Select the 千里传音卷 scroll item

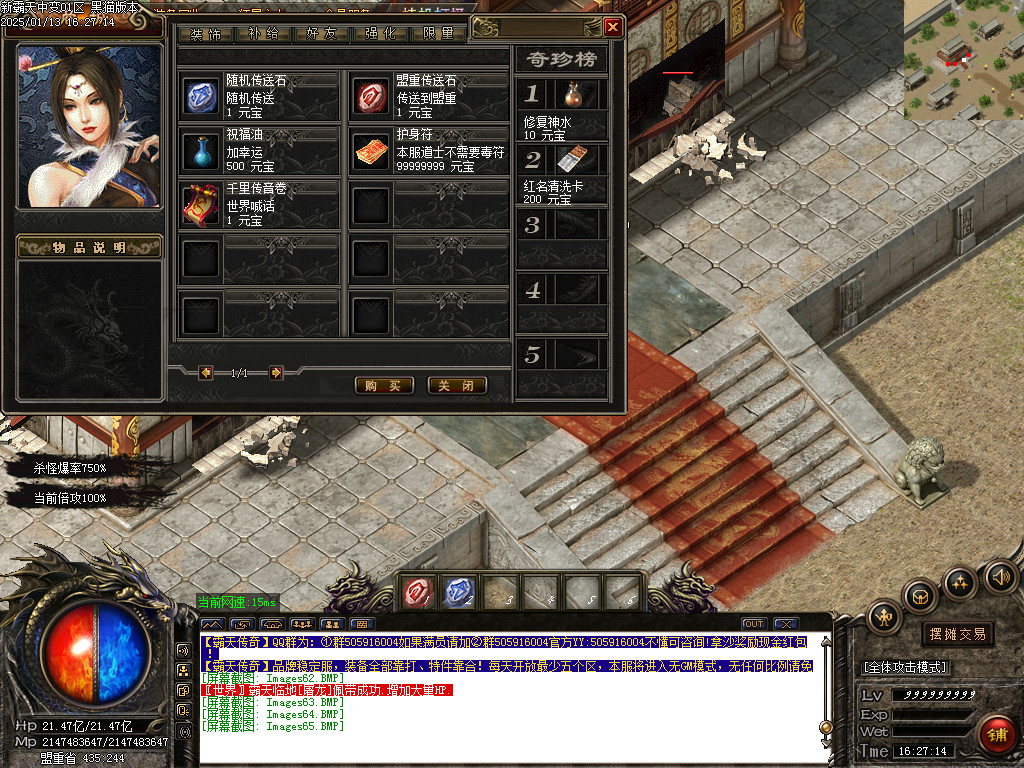pos(200,205)
